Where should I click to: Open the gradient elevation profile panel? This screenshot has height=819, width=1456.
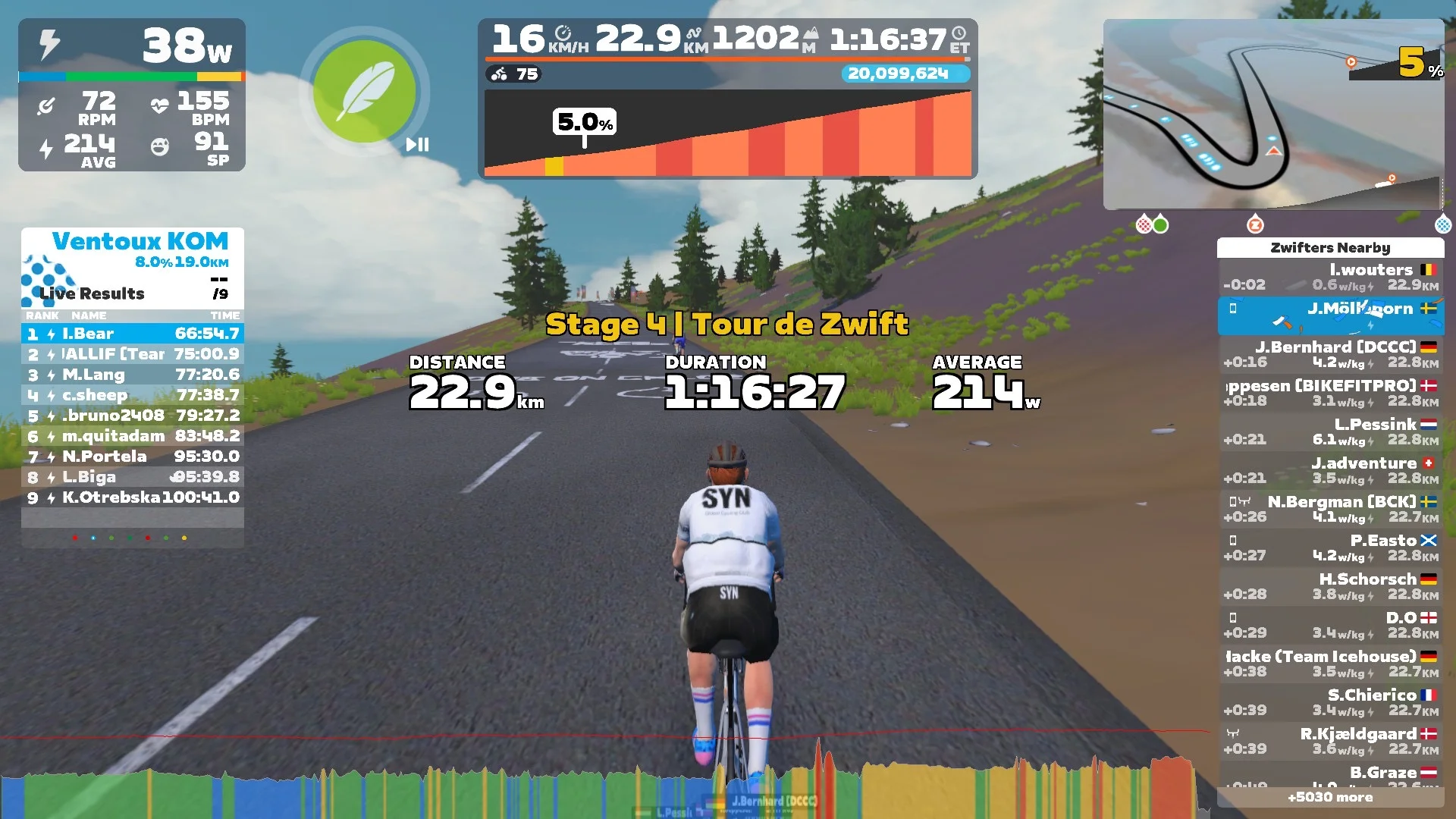tap(727, 133)
